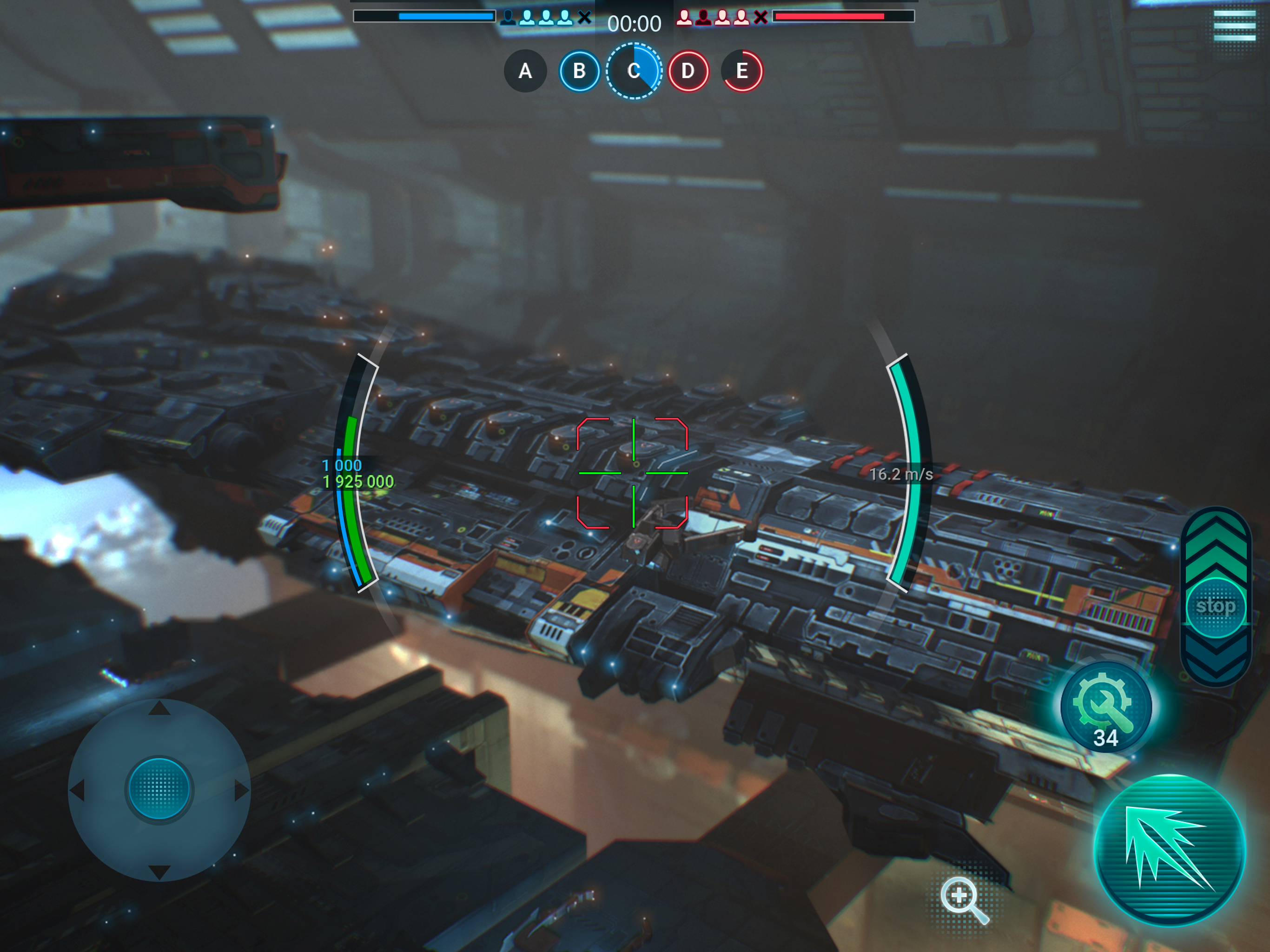This screenshot has height=952, width=1270.
Task: Open the hamburger menu
Action: point(1234,24)
